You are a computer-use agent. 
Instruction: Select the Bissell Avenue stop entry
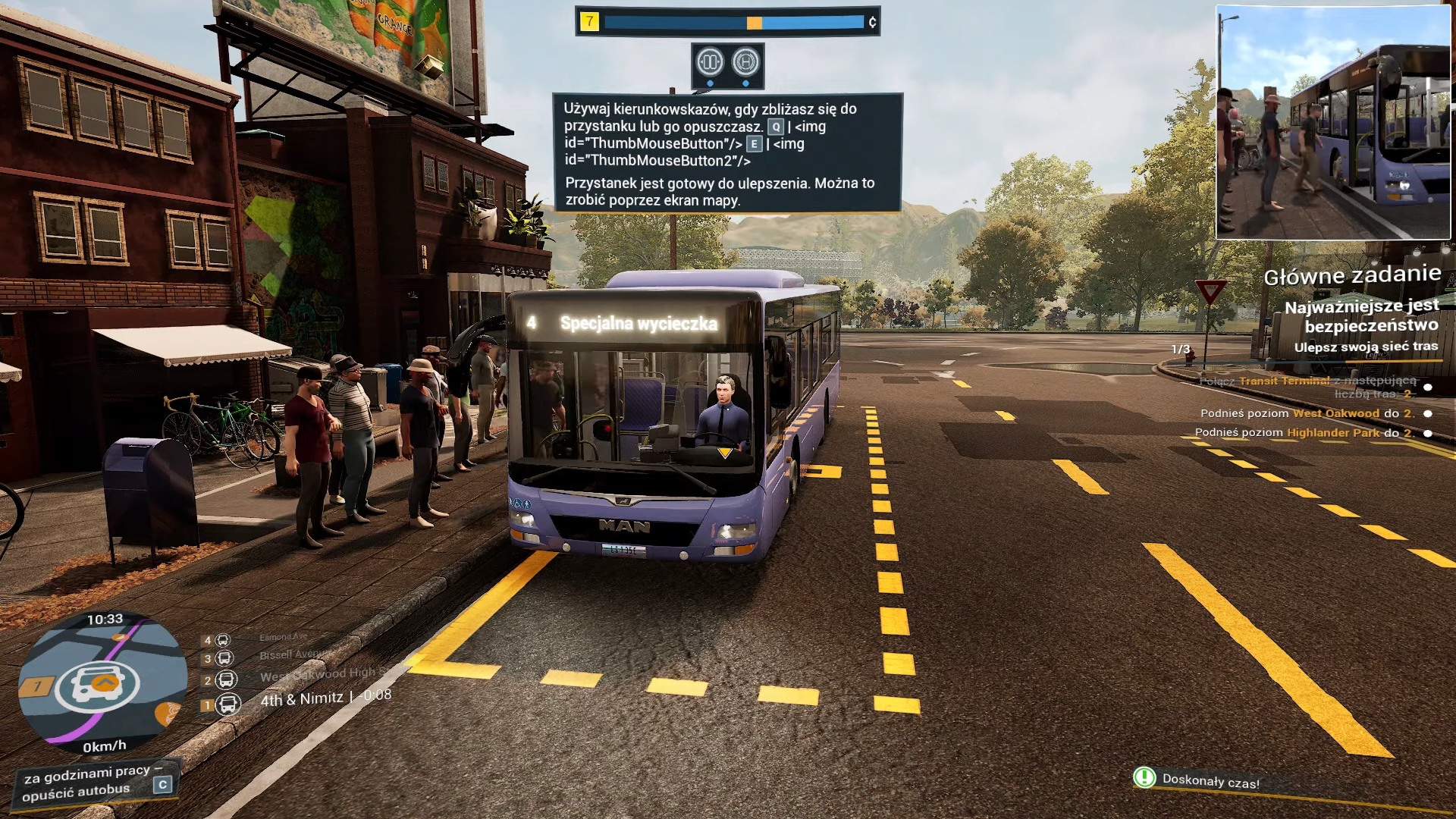pyautogui.click(x=293, y=655)
